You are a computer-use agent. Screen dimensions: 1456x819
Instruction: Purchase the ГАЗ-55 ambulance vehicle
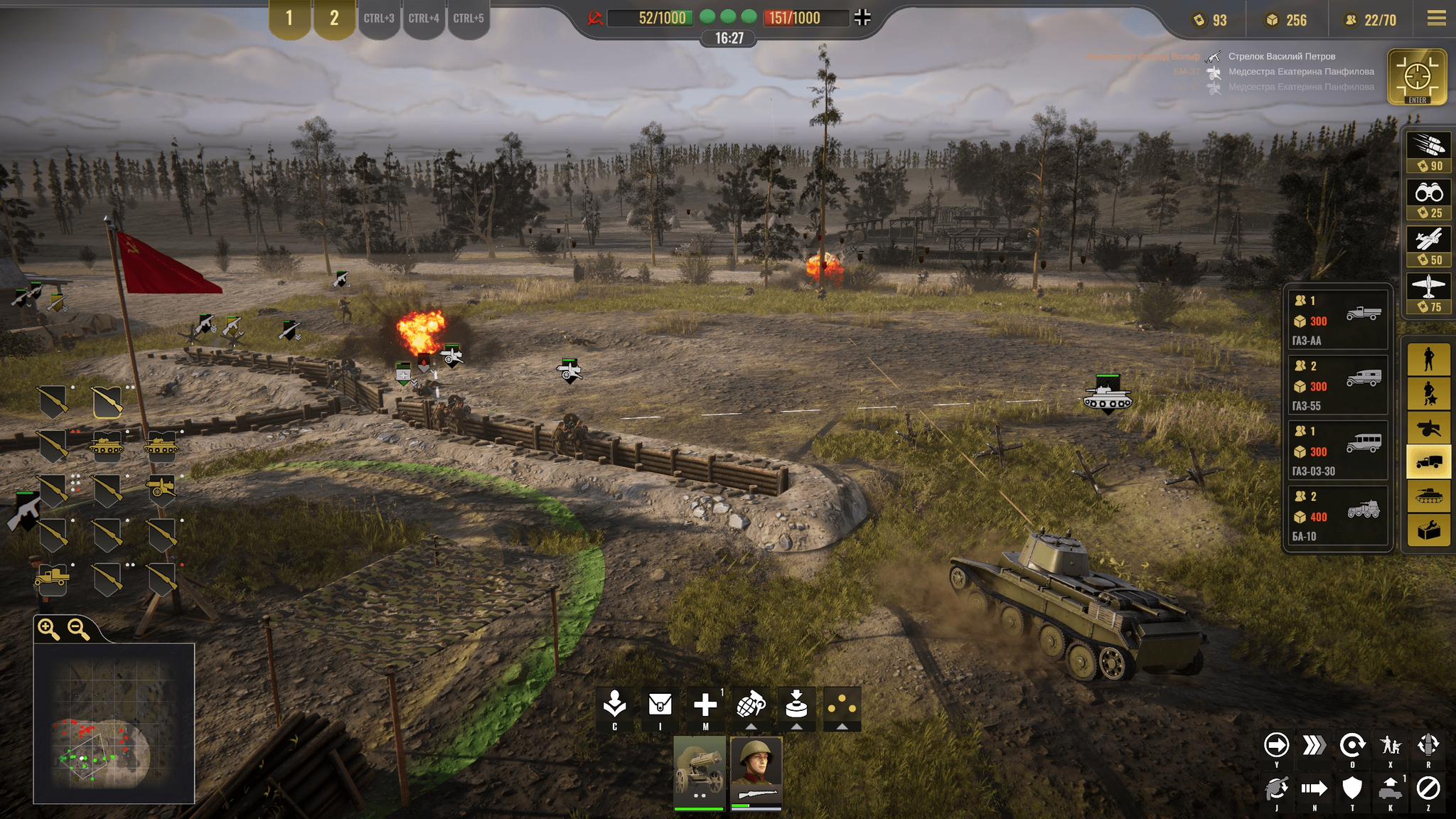tap(1337, 385)
